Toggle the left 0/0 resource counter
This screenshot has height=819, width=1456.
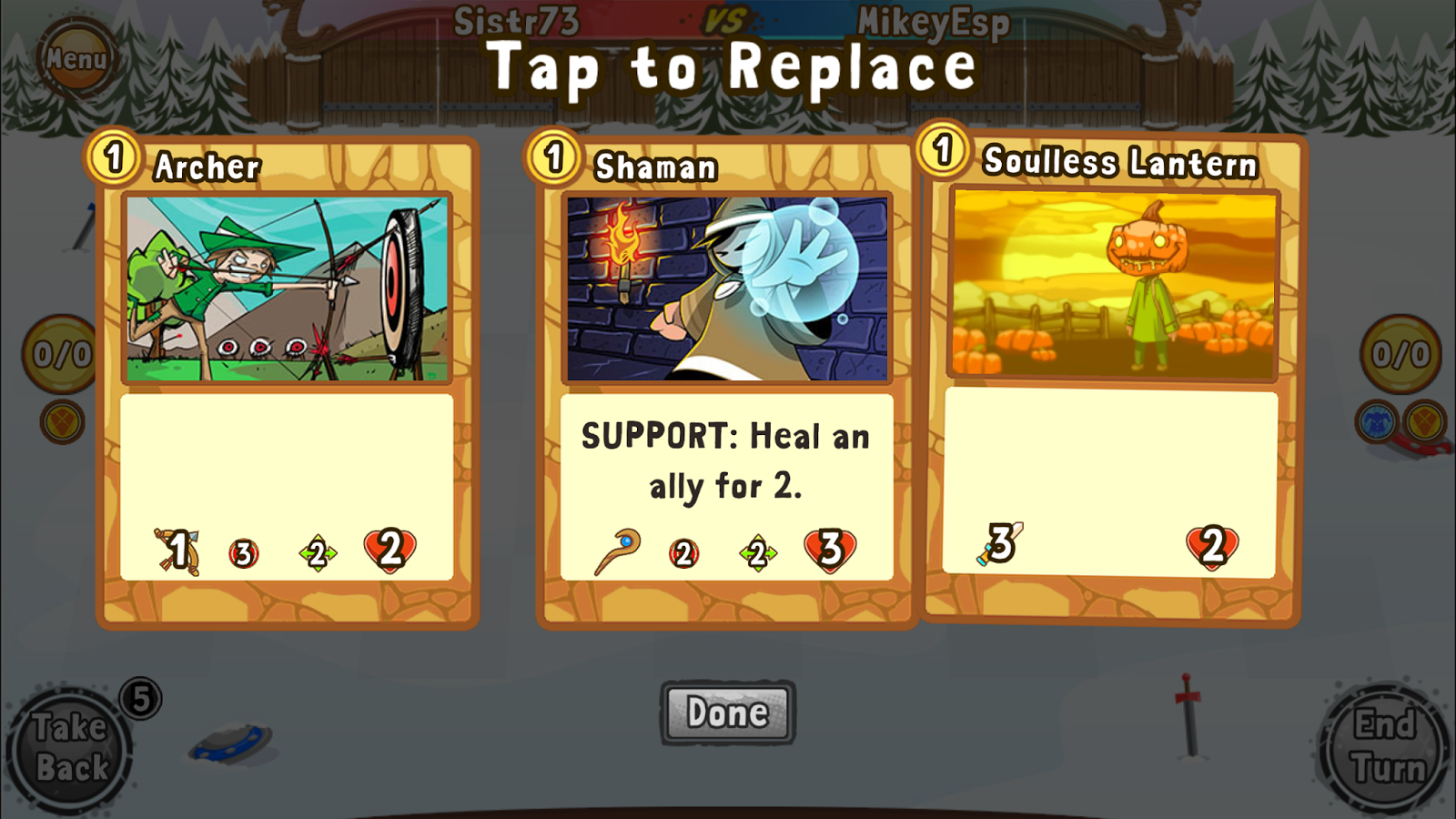click(56, 353)
